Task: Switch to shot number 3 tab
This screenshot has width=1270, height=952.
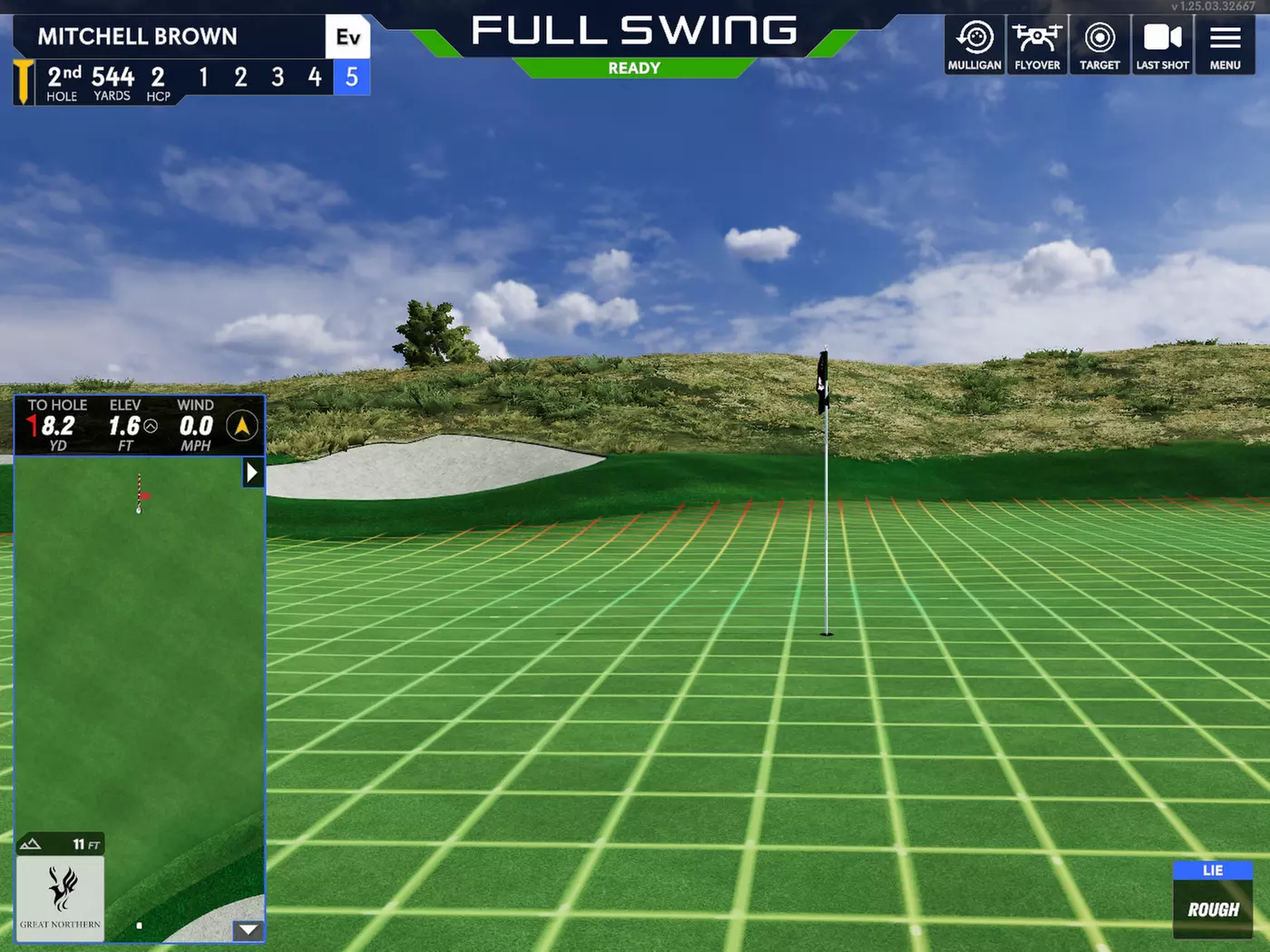Action: (278, 78)
